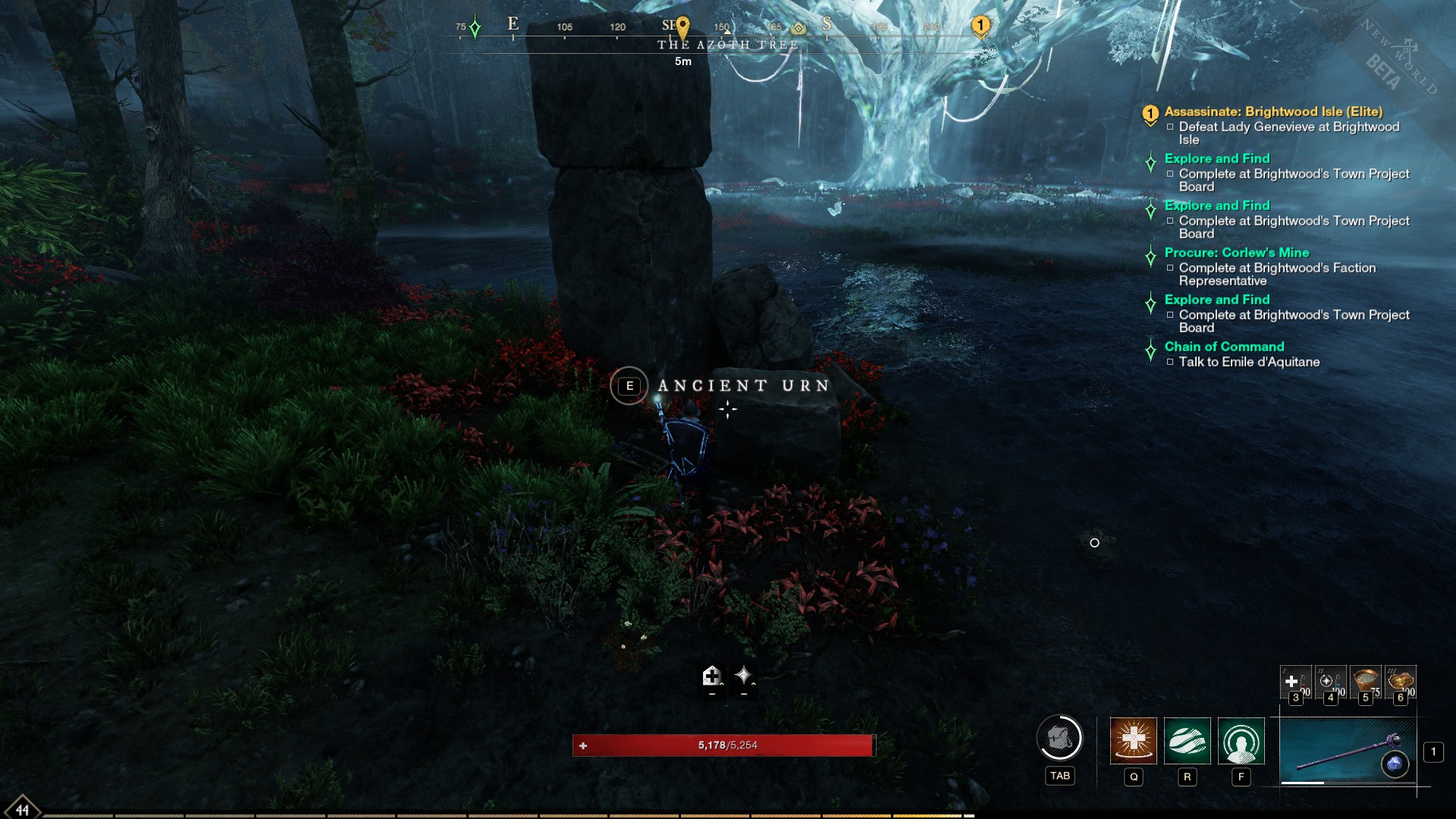The image size is (1456, 819).
Task: Collapse the first Explore and Find quest
Action: [x=1150, y=162]
